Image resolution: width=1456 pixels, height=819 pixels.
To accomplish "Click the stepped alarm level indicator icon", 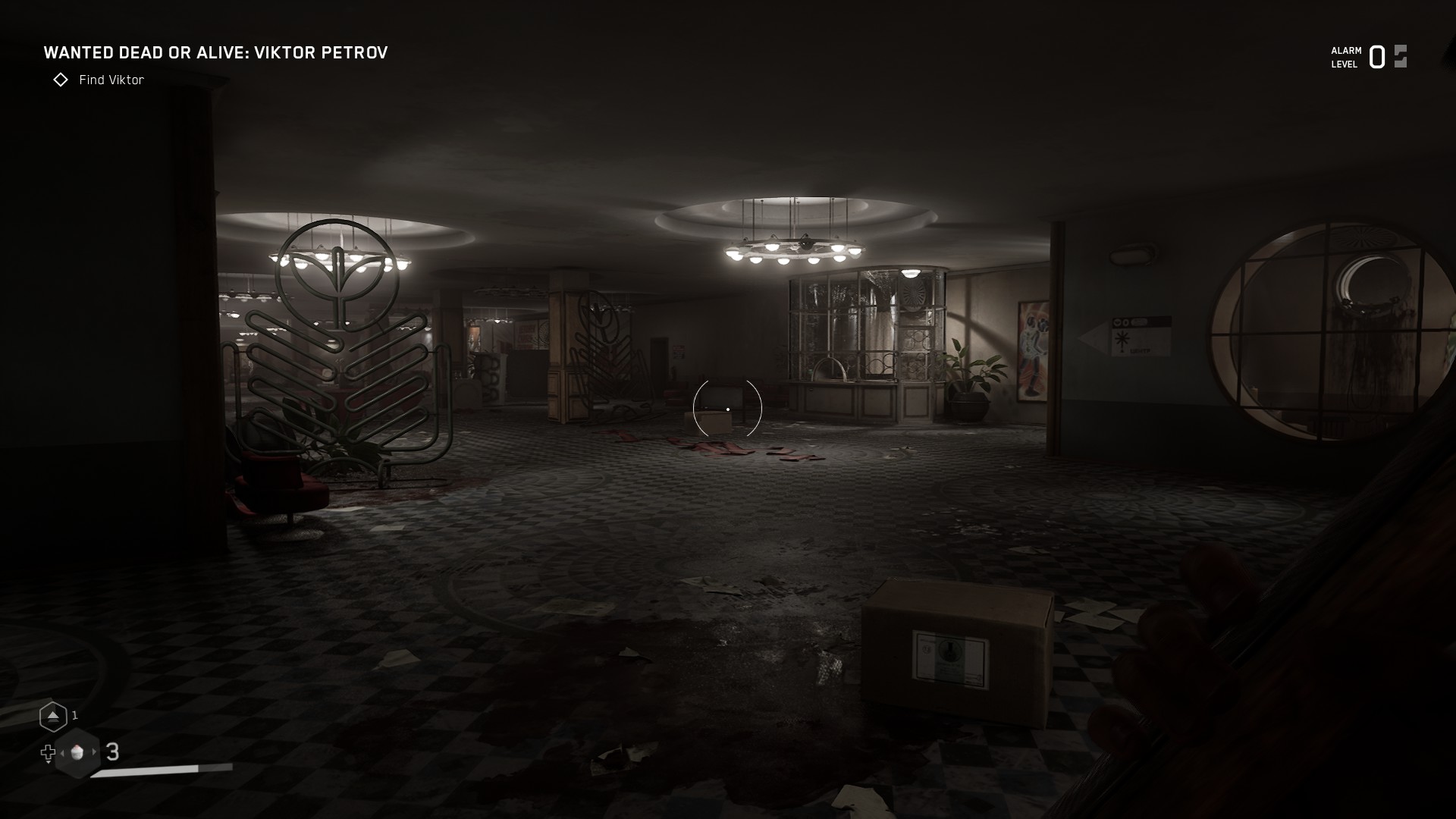I will tap(1398, 56).
